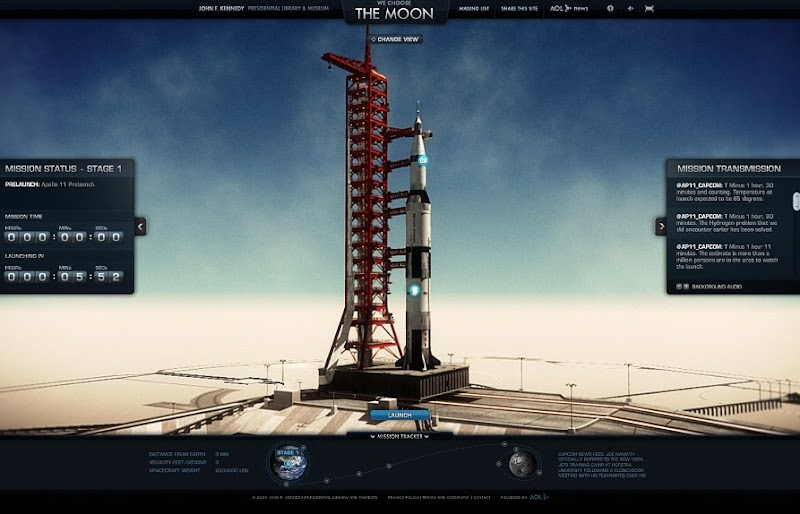Open the Share This Site link
Viewport: 800px width, 514px height.
tap(518, 8)
